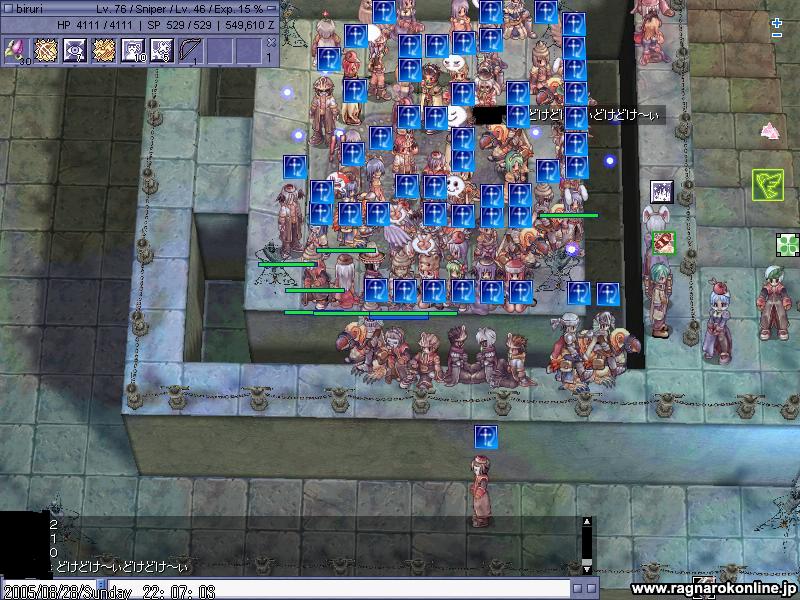Click the four-leaf clover buff icon
This screenshot has height=600, width=800.
[788, 243]
